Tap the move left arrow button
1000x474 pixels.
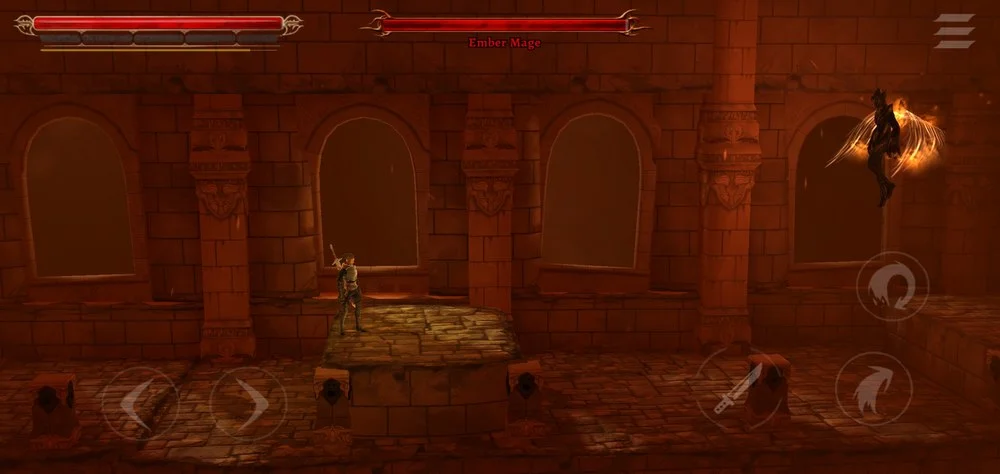click(x=139, y=404)
